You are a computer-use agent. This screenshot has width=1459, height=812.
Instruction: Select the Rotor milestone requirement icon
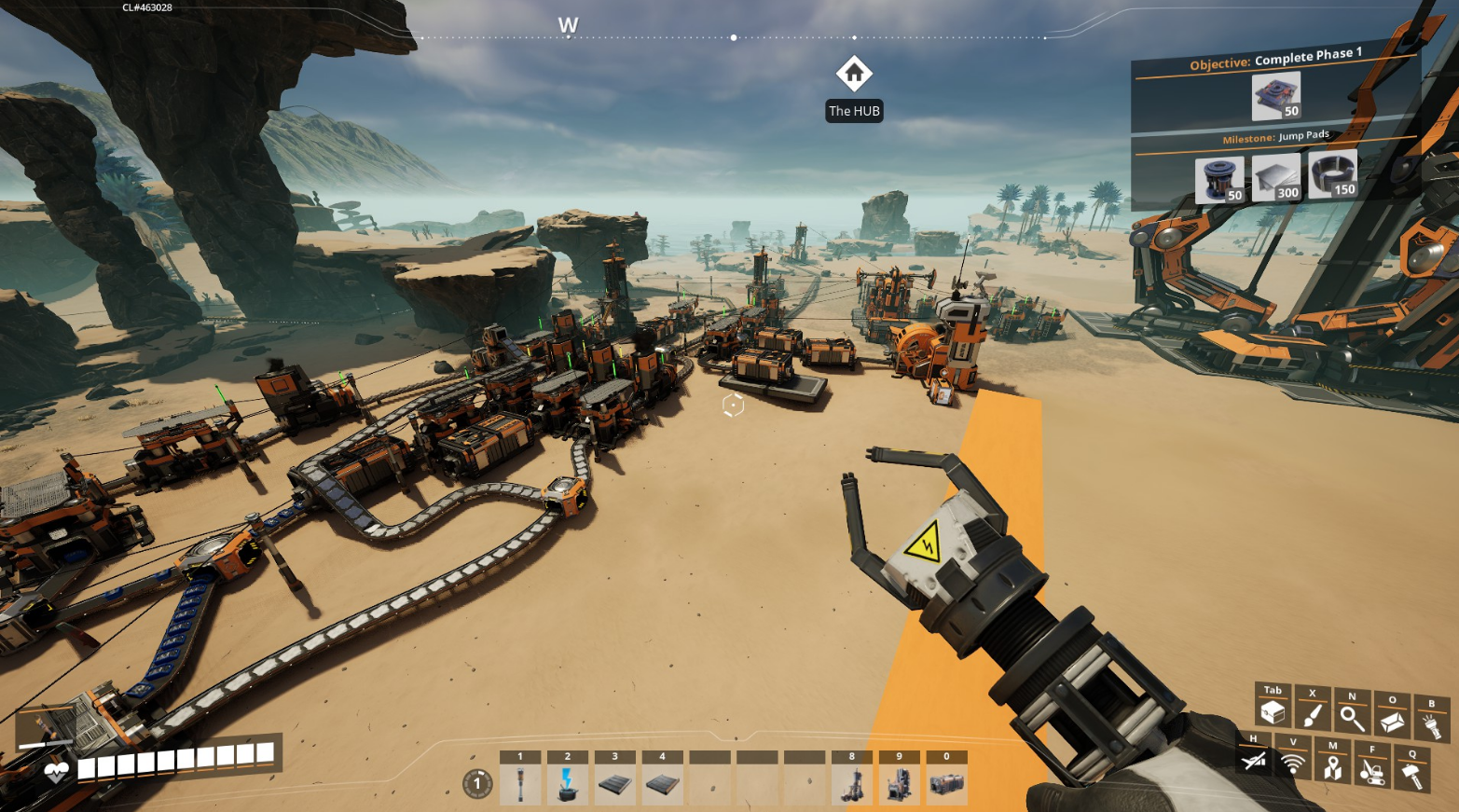click(x=1219, y=179)
